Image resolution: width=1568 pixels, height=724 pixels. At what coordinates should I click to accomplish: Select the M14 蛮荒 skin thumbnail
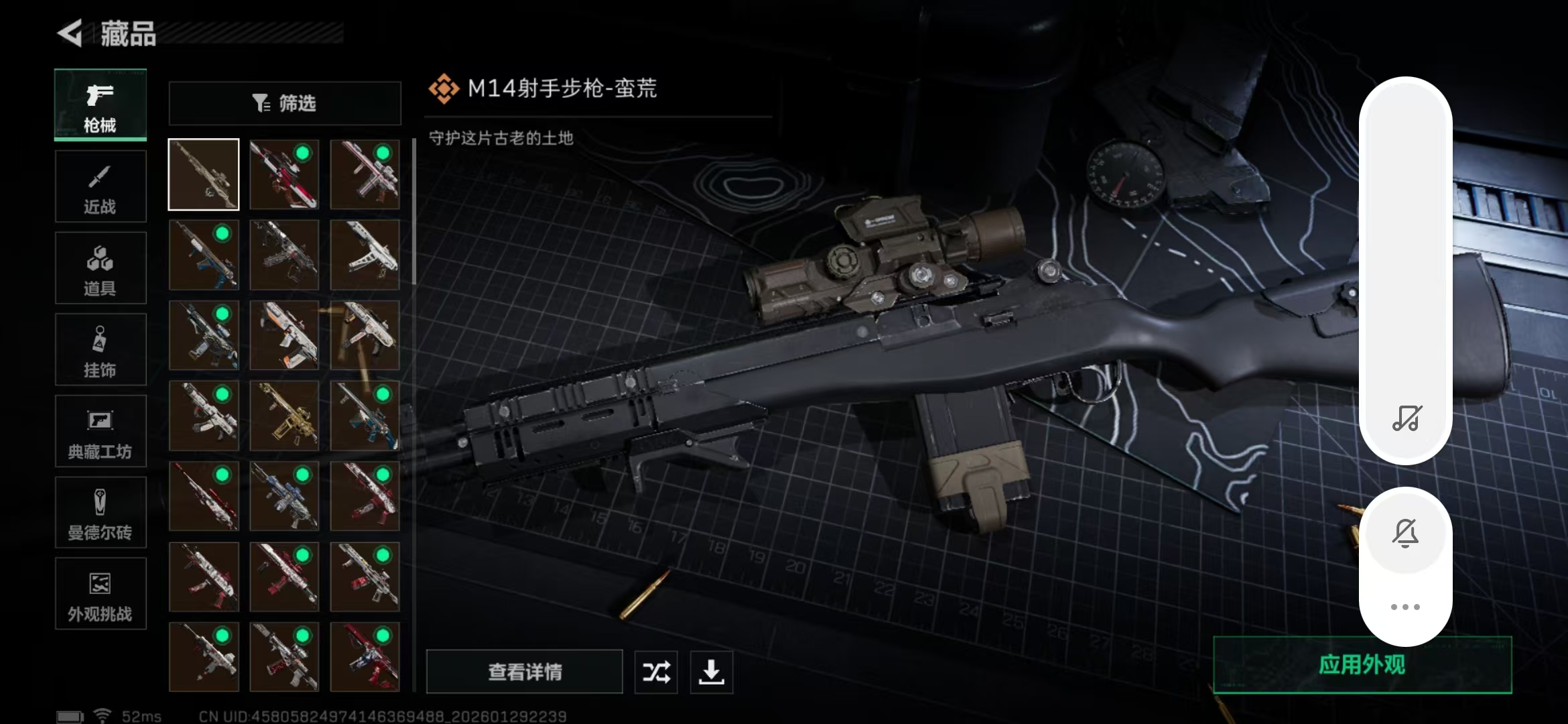pyautogui.click(x=204, y=174)
